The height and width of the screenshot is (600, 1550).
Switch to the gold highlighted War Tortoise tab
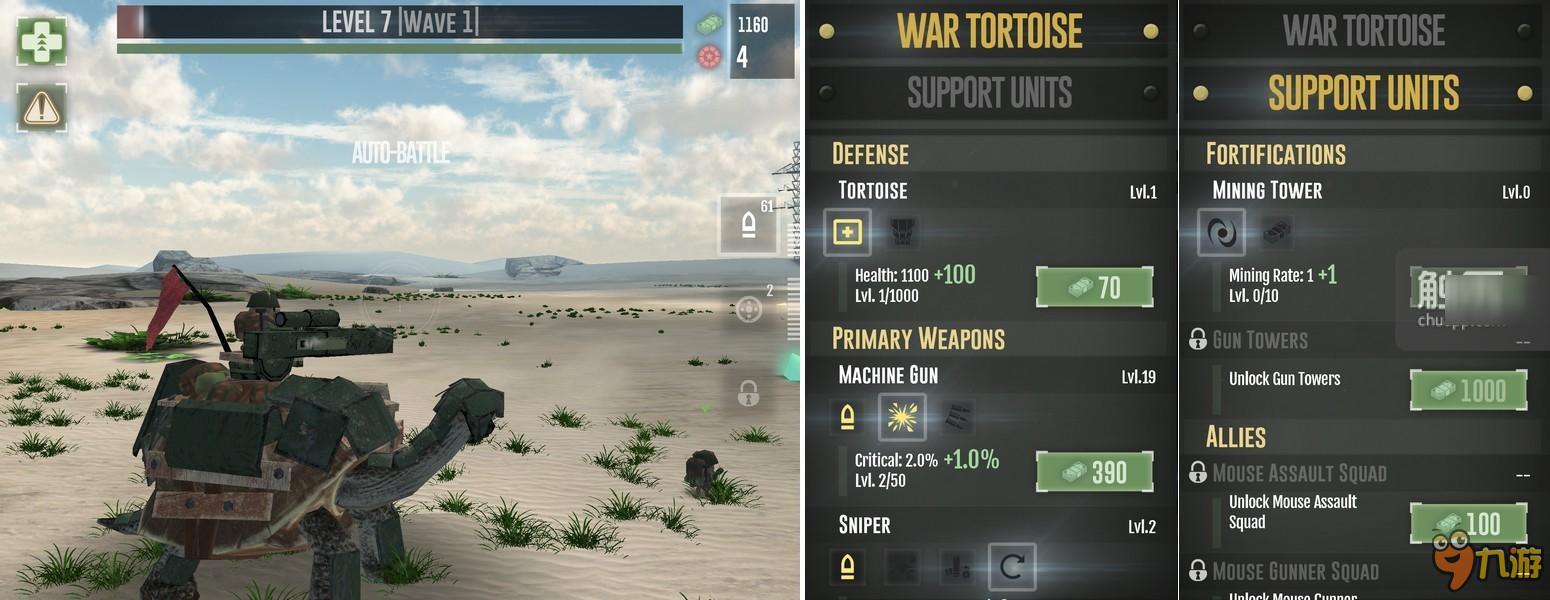point(989,31)
